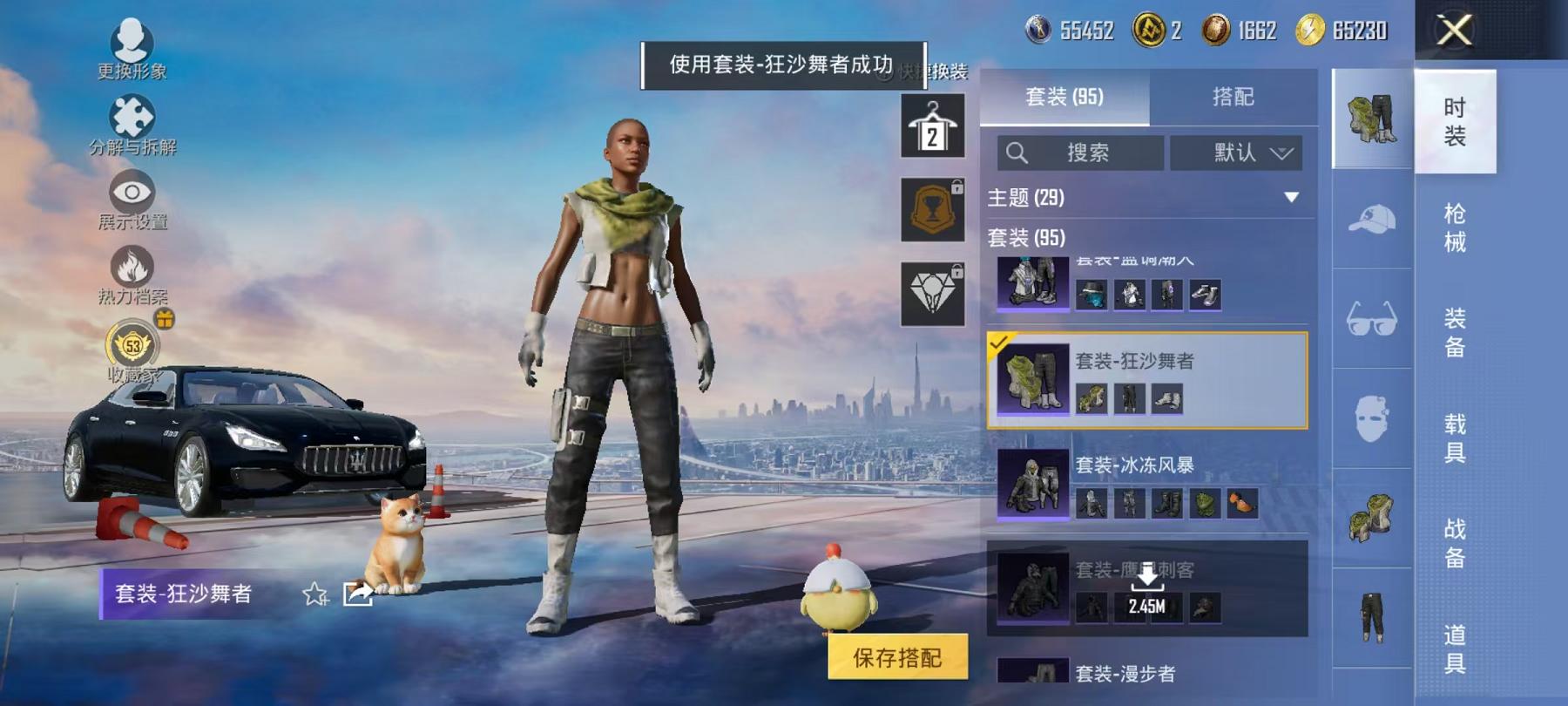Open the 默认 sort dropdown
Image resolution: width=1568 pixels, height=706 pixels.
click(x=1235, y=153)
